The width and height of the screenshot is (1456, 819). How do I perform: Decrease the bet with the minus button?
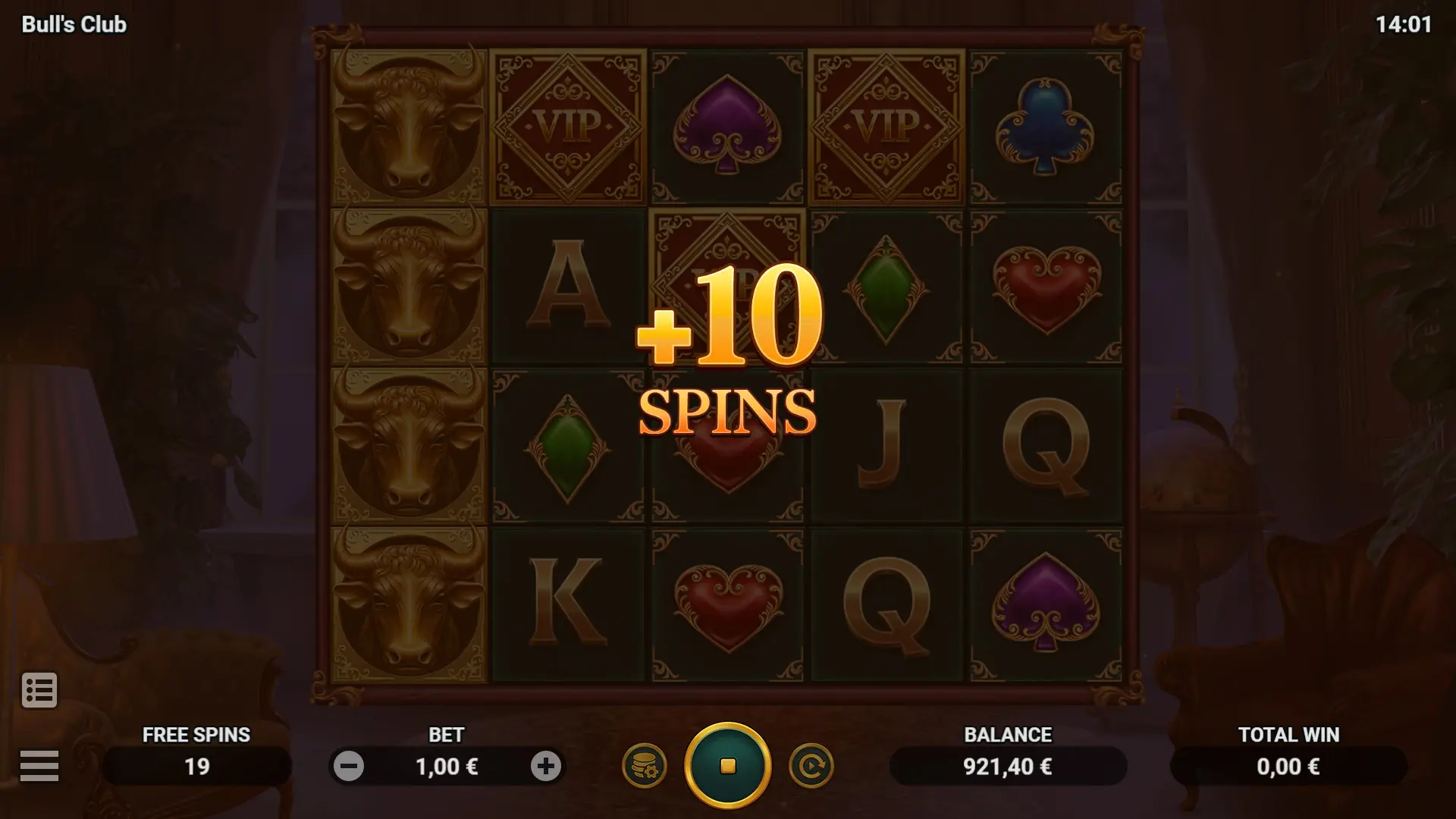click(349, 766)
